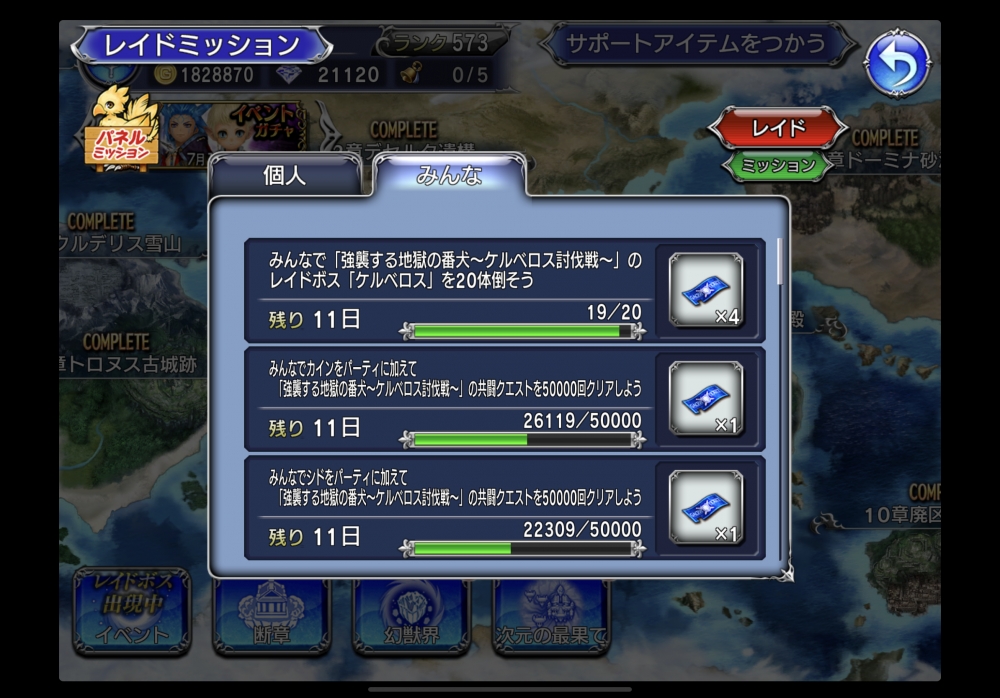Tap the ticket reward icon marked ×4
Screen dimensions: 1000x698
coord(706,290)
